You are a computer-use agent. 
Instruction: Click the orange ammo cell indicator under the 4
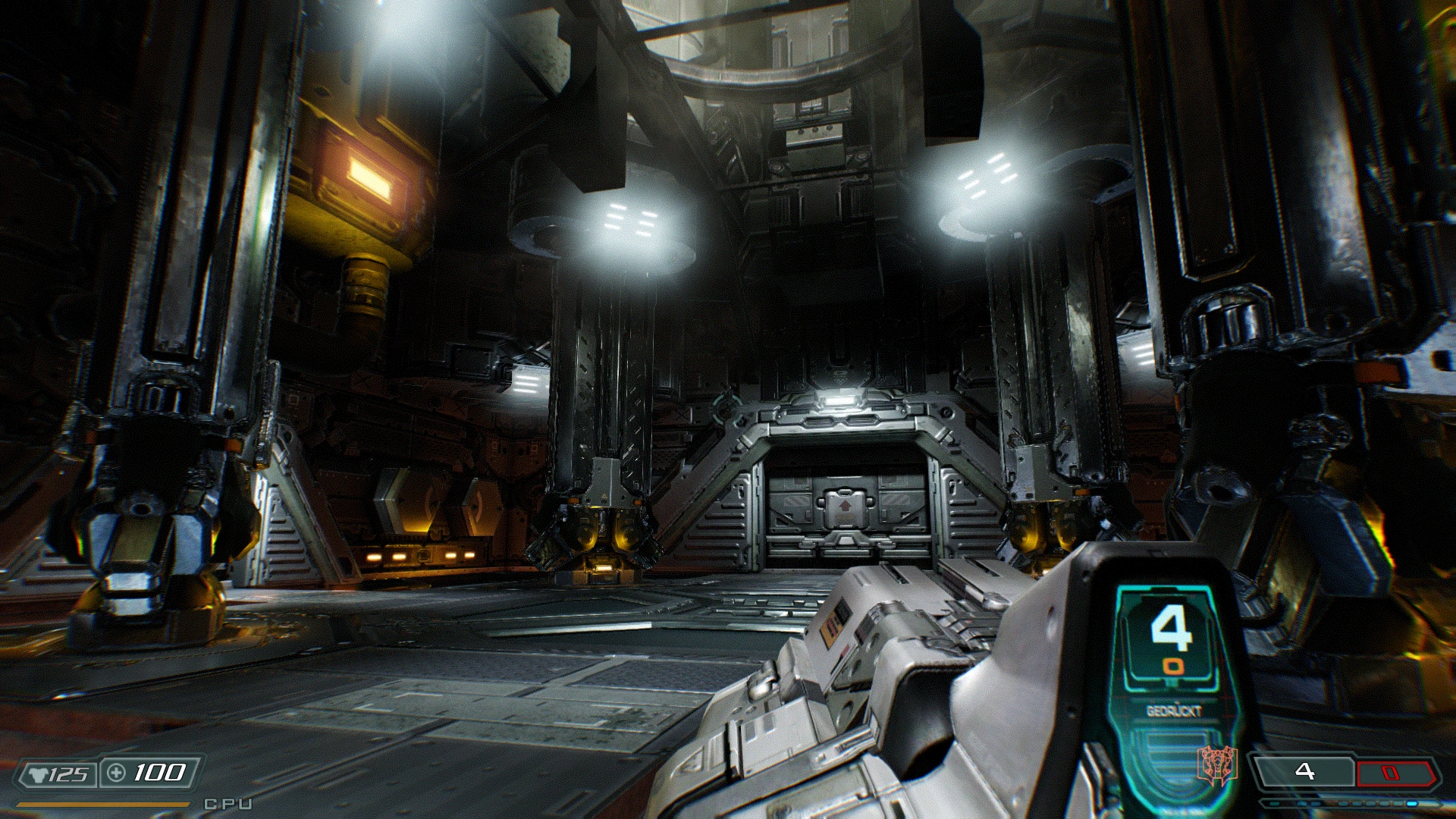(1173, 665)
